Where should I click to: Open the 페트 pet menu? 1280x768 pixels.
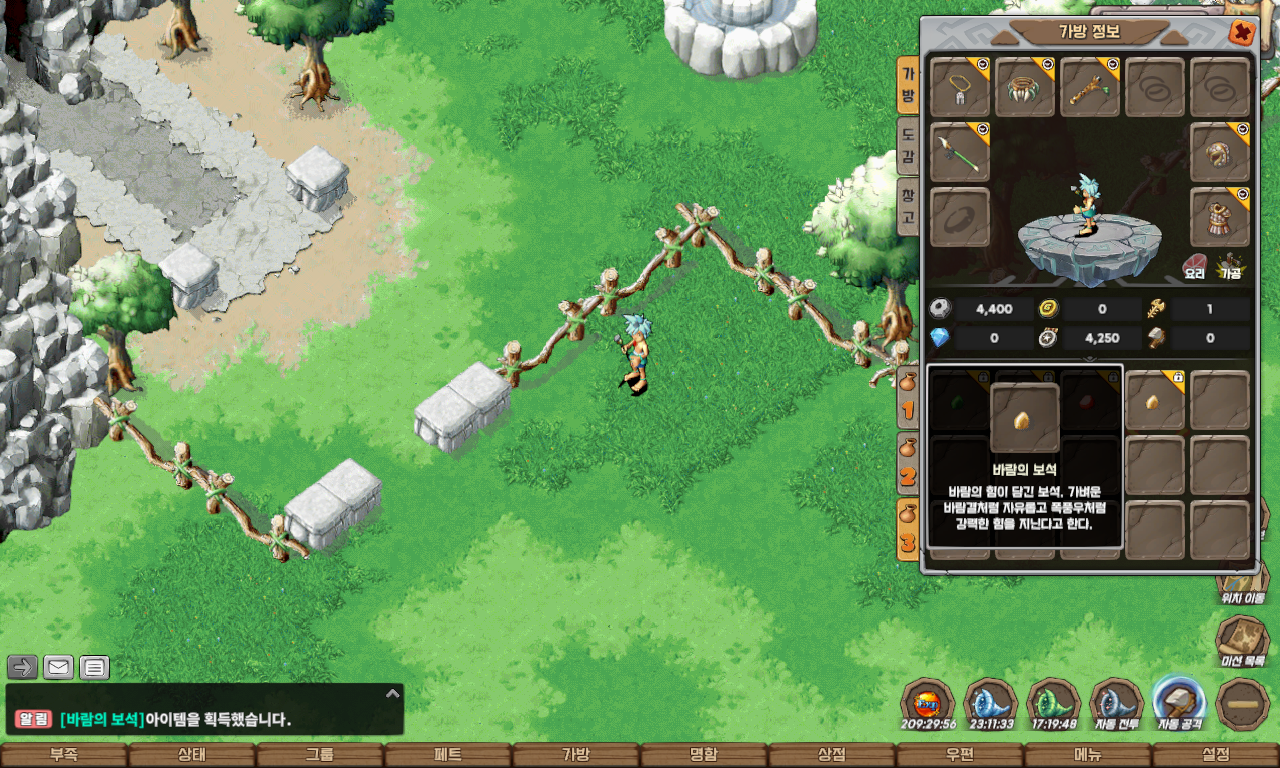447,755
